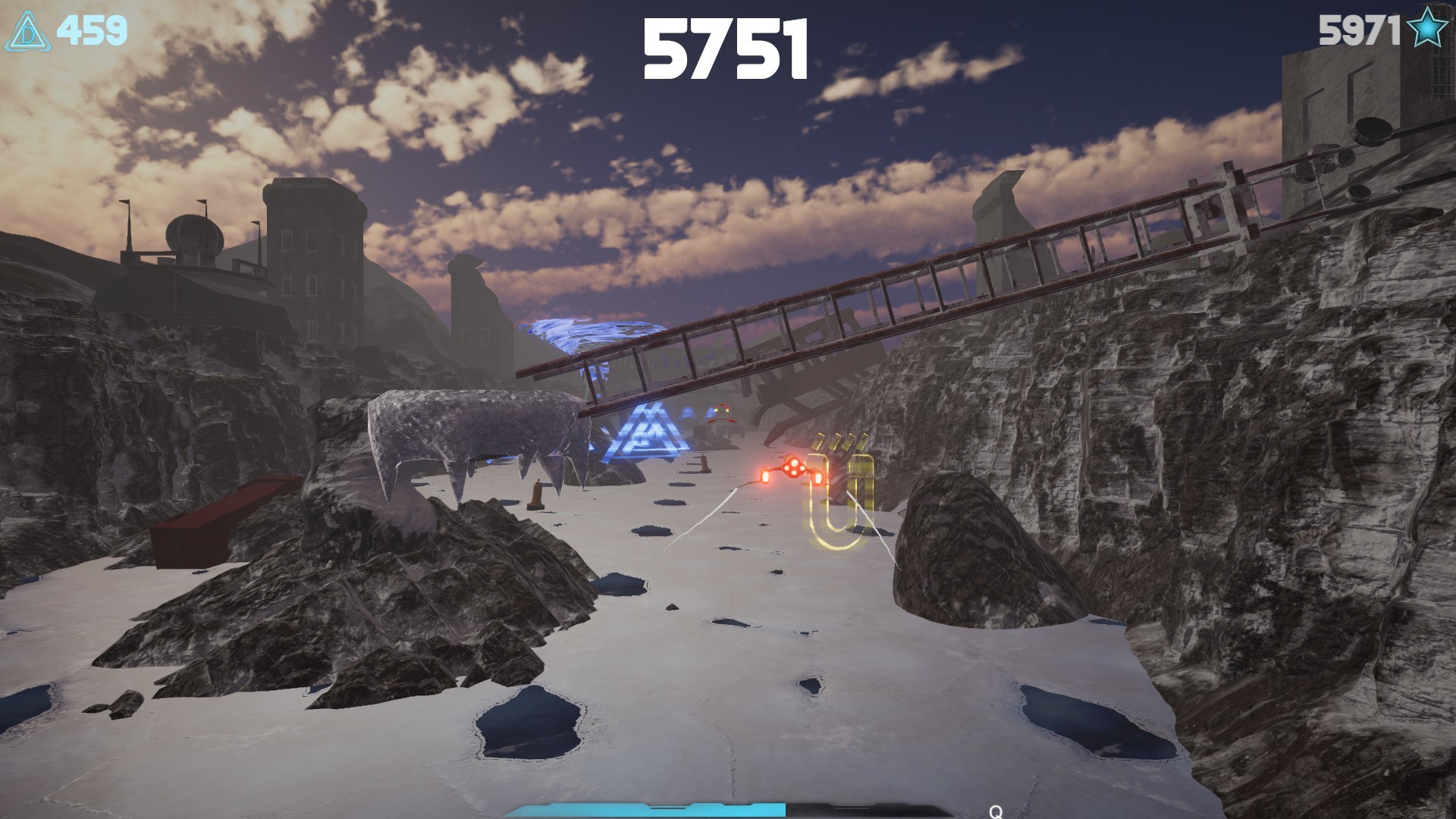Click the red cargo container on the left
1456x819 pixels.
[209, 523]
